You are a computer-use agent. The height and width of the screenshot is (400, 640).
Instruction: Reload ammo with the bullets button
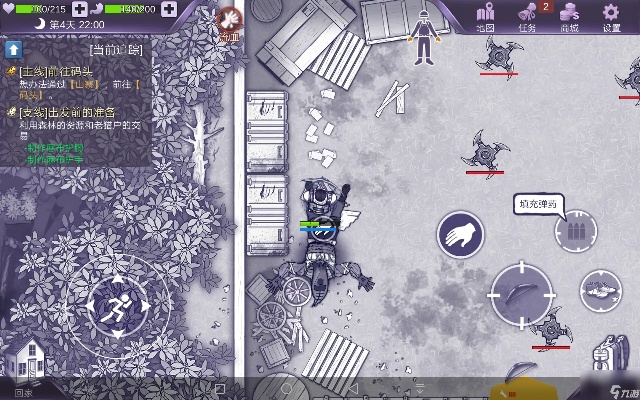click(x=574, y=232)
